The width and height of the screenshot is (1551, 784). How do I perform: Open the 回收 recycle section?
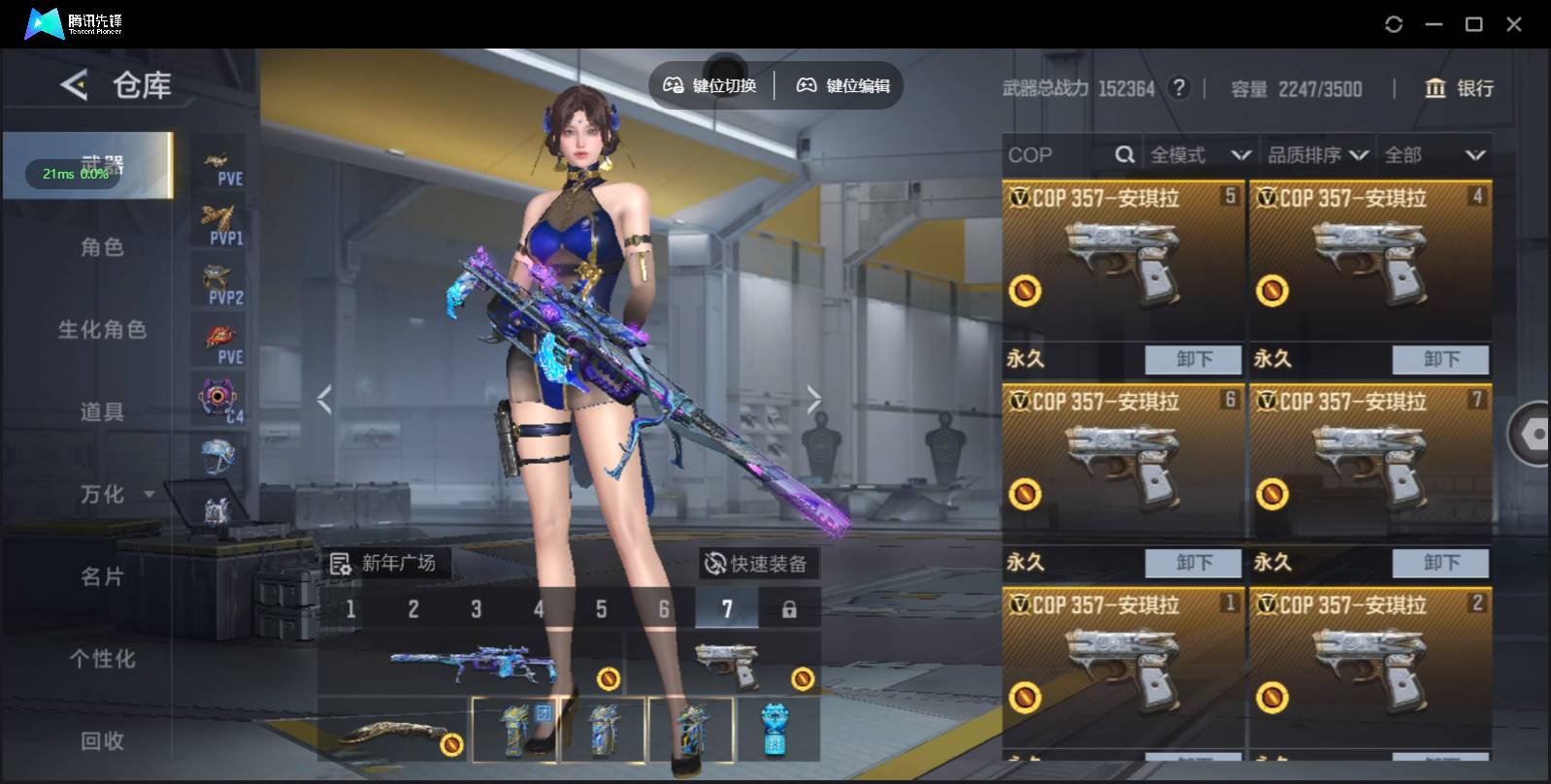point(102,741)
